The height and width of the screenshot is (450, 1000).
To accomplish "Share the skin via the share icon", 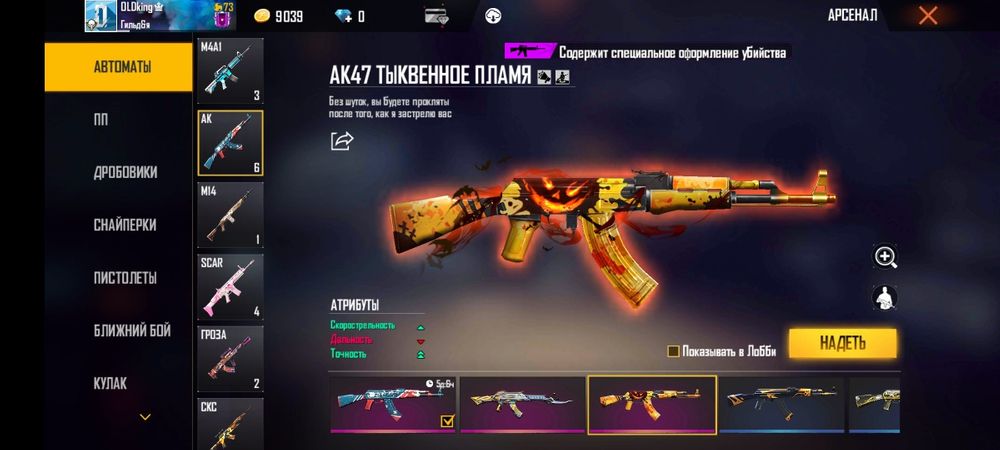I will 342,141.
